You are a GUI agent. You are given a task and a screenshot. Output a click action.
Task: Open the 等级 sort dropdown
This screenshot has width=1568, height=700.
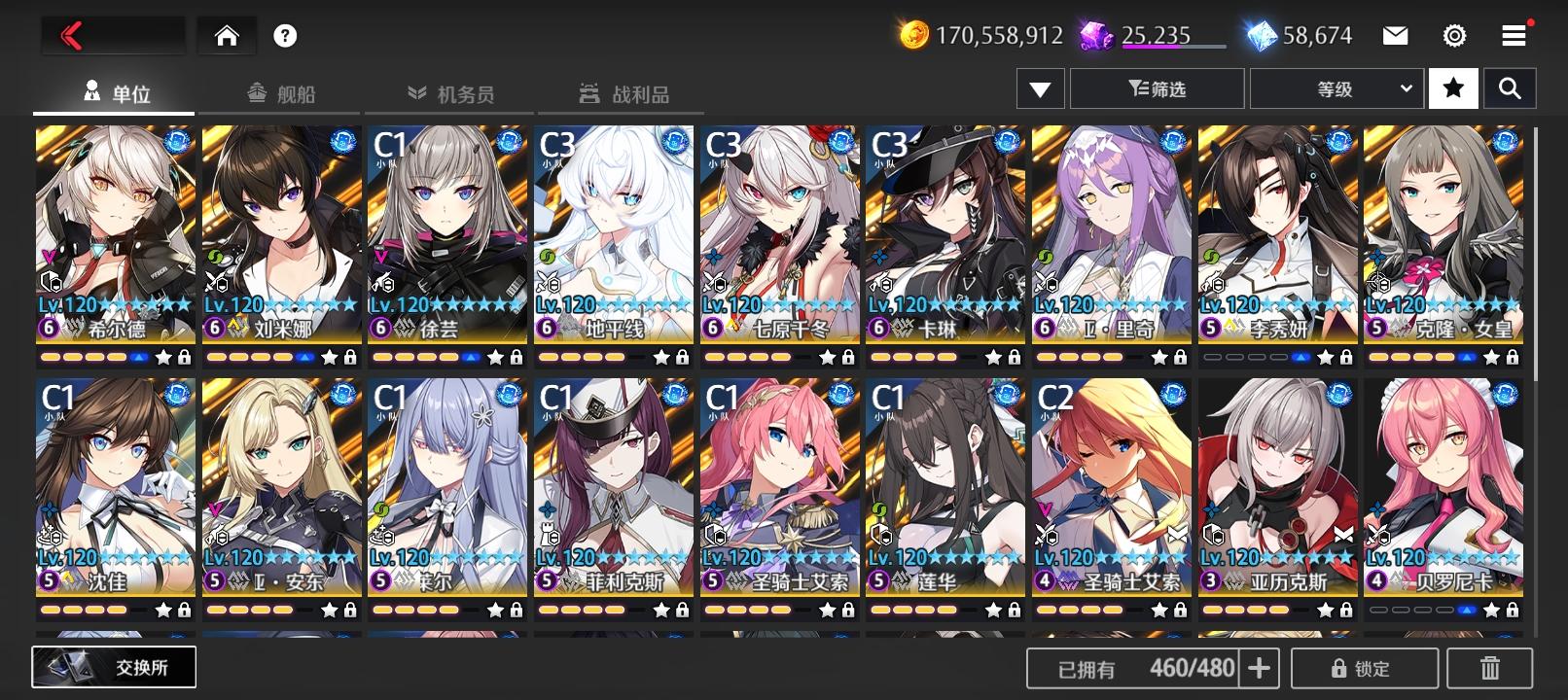tap(1336, 87)
